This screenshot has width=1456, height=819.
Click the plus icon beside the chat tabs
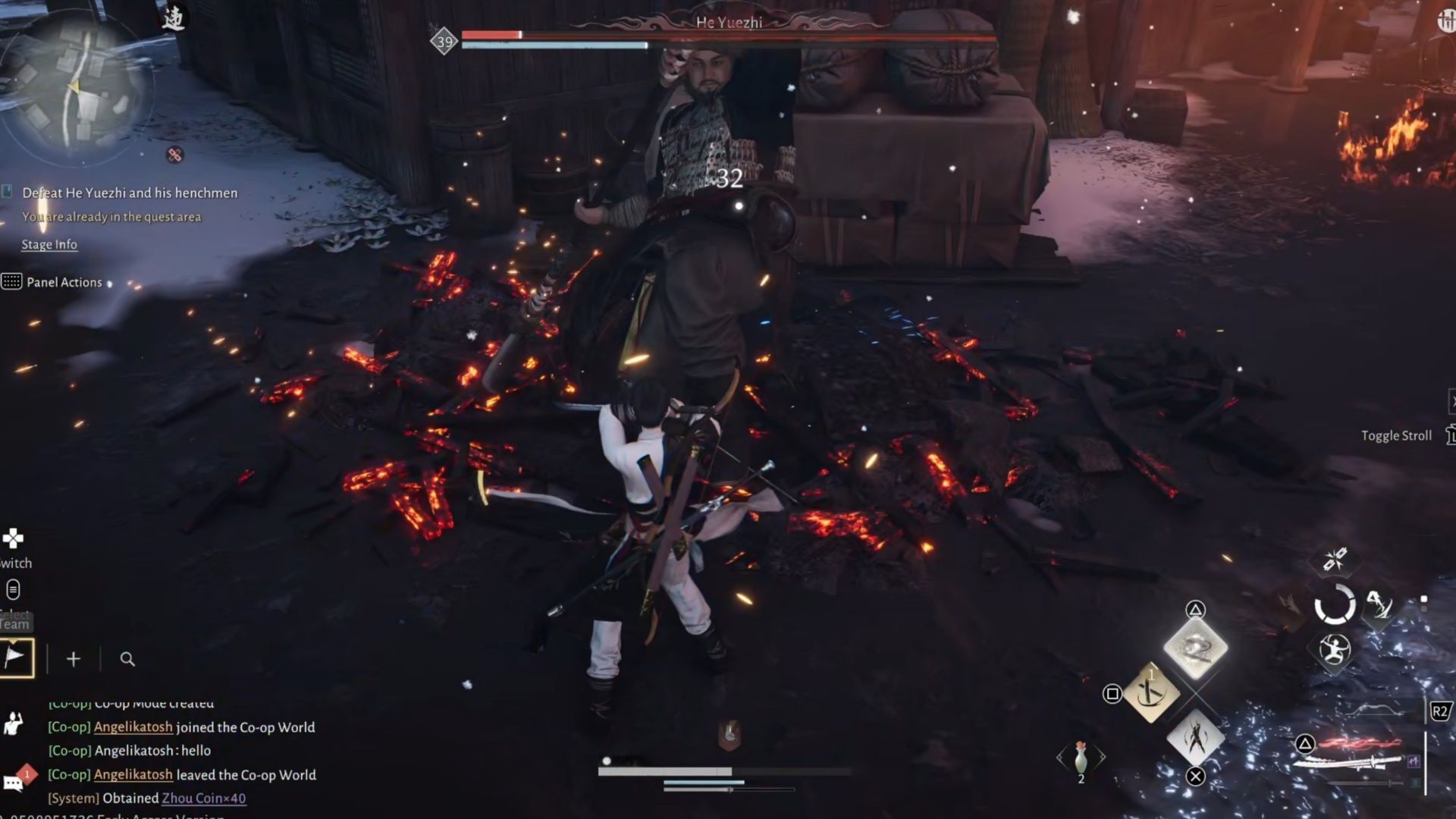[x=74, y=658]
